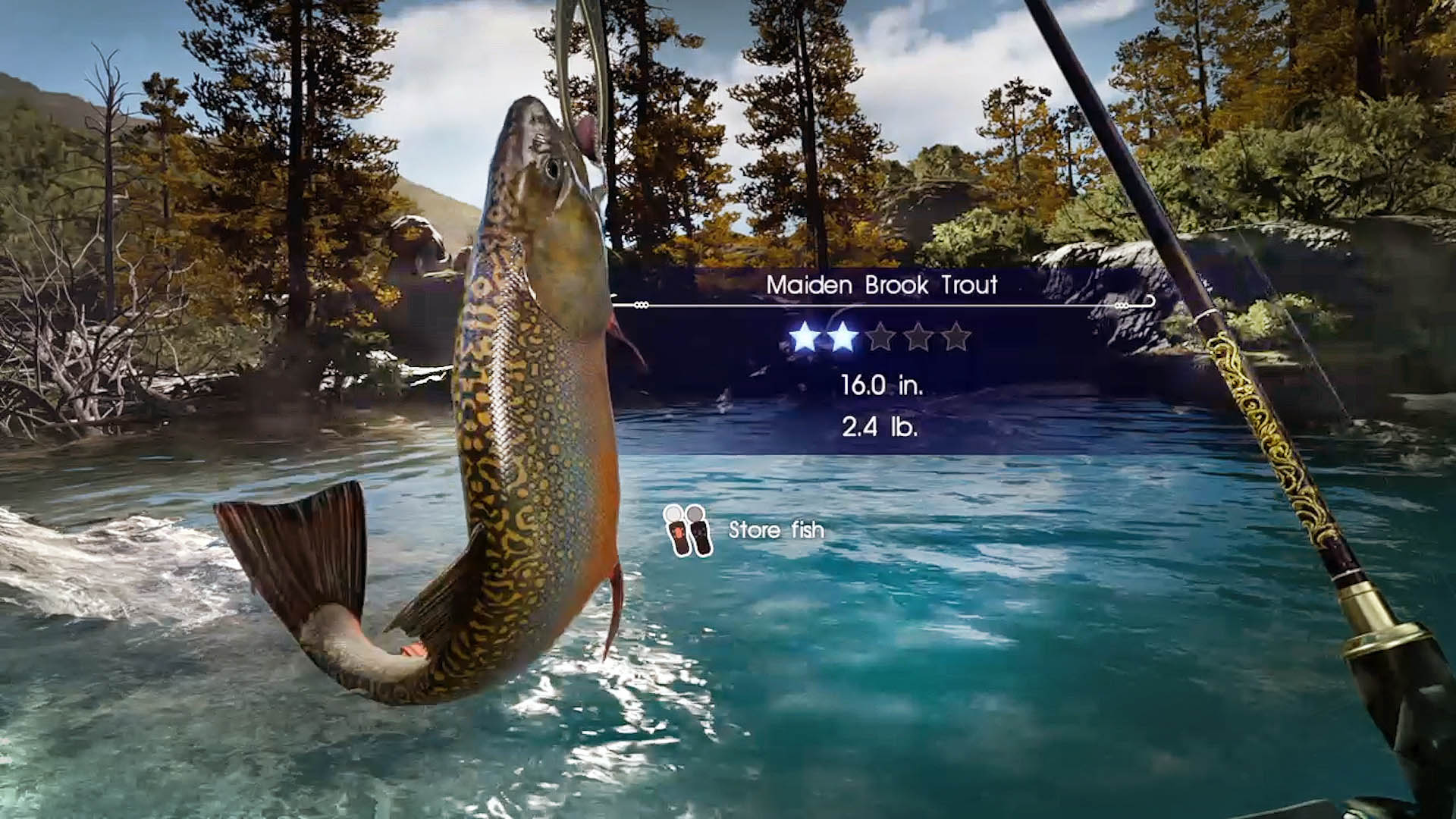The image size is (1456, 819).
Task: Toggle off the second star rating
Action: [842, 336]
